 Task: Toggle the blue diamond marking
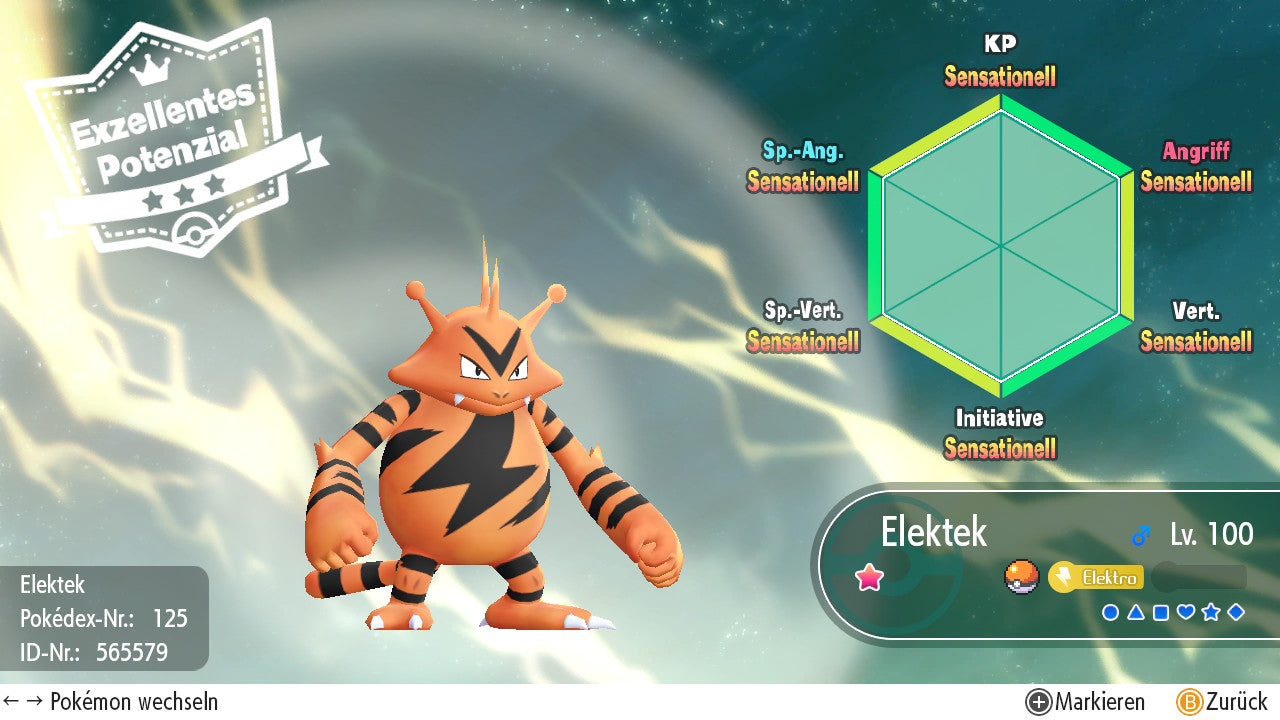tap(1236, 612)
